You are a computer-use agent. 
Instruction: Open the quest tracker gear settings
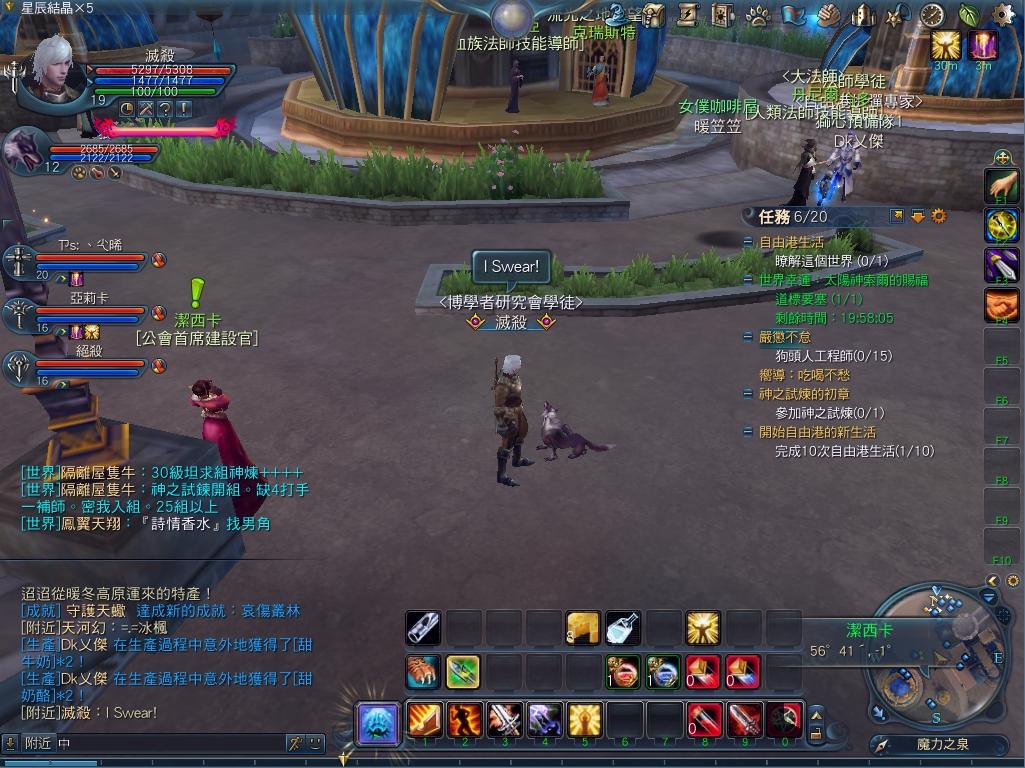[938, 215]
